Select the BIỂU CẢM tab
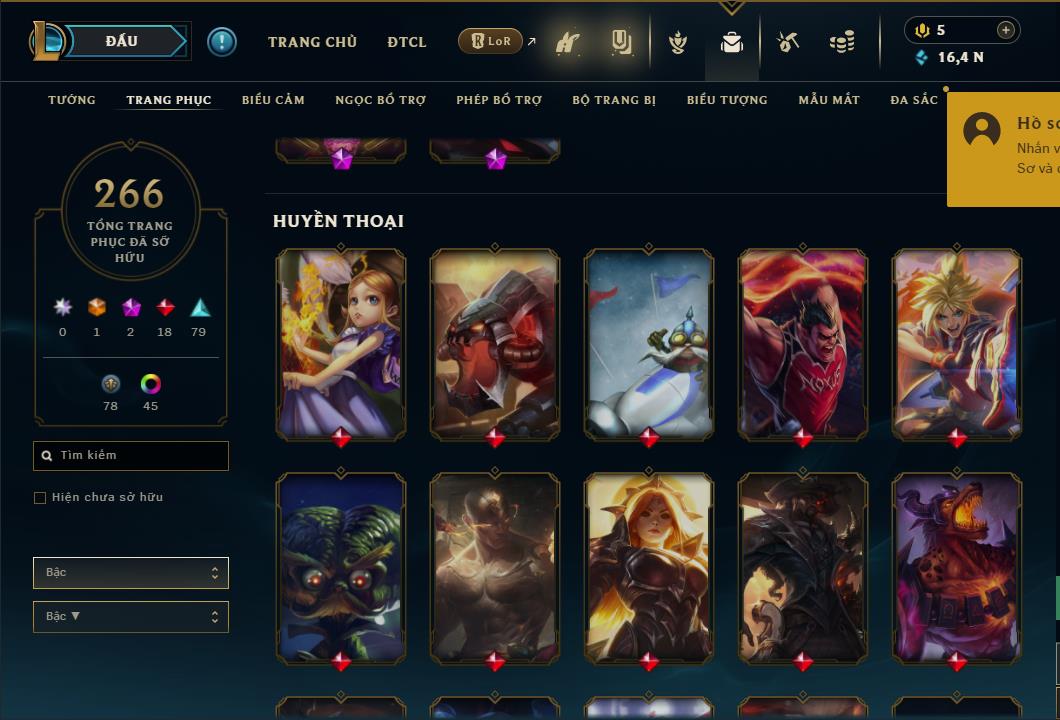The width and height of the screenshot is (1060, 720). [273, 100]
